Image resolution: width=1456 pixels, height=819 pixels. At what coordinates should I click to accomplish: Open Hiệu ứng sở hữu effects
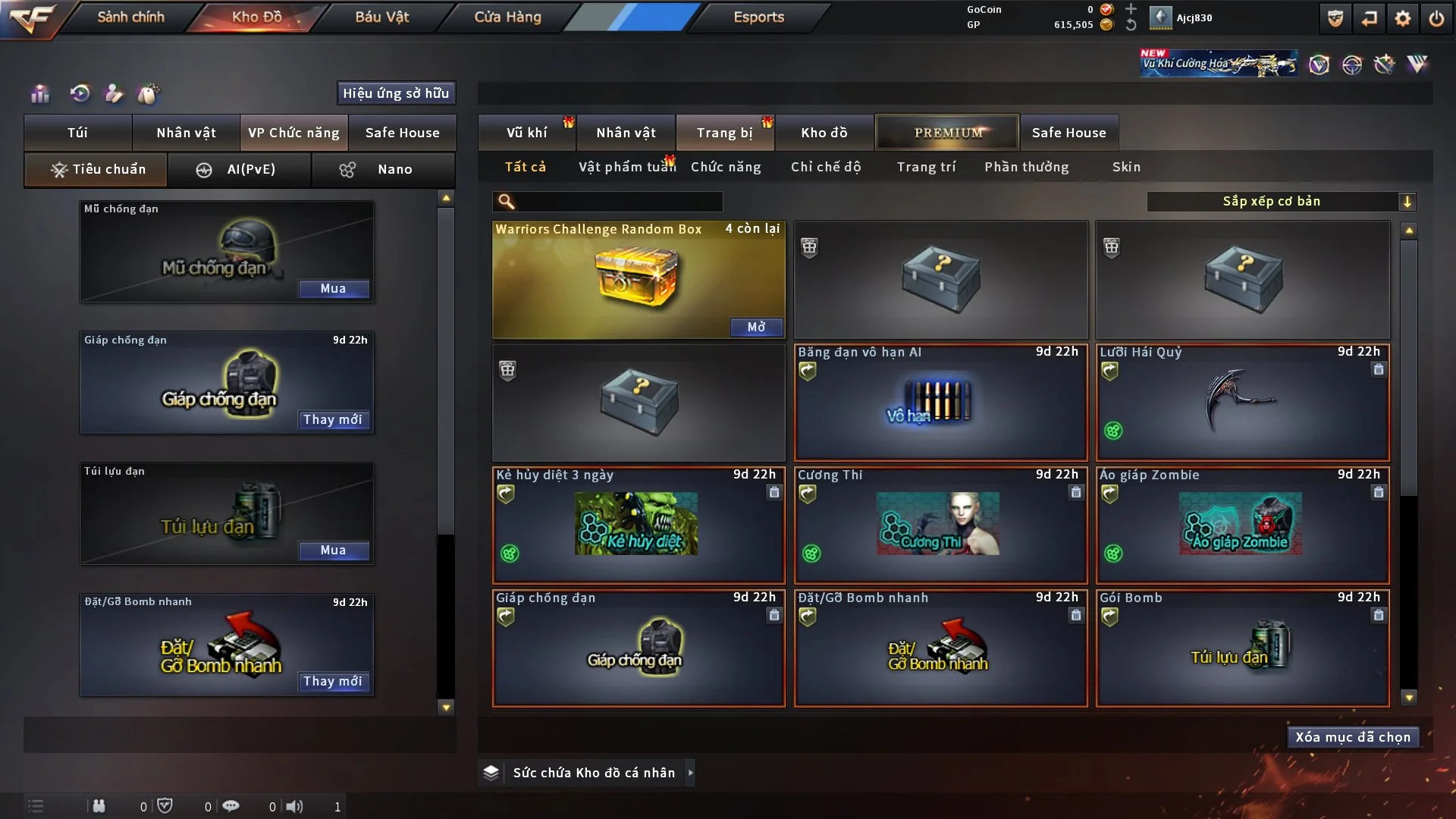[x=396, y=93]
